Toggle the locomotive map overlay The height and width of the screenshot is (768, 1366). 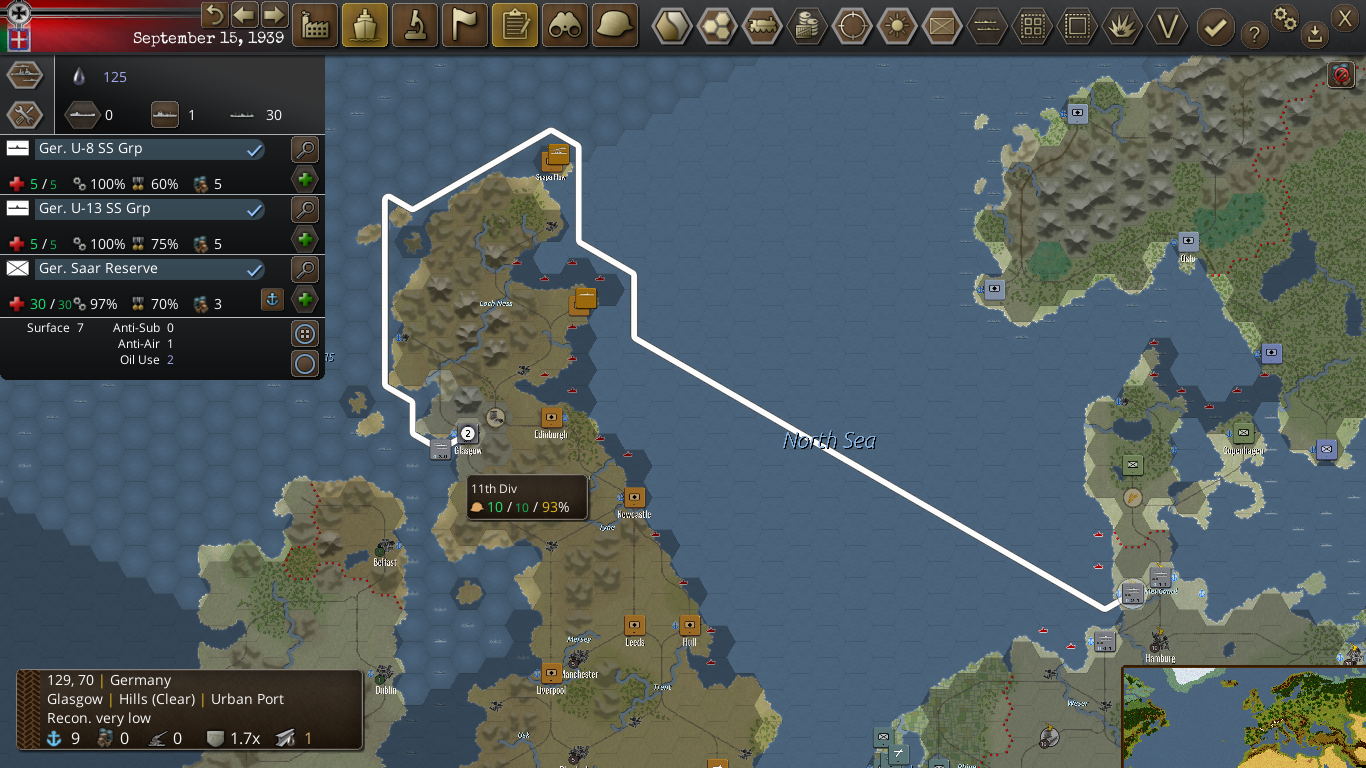[764, 26]
